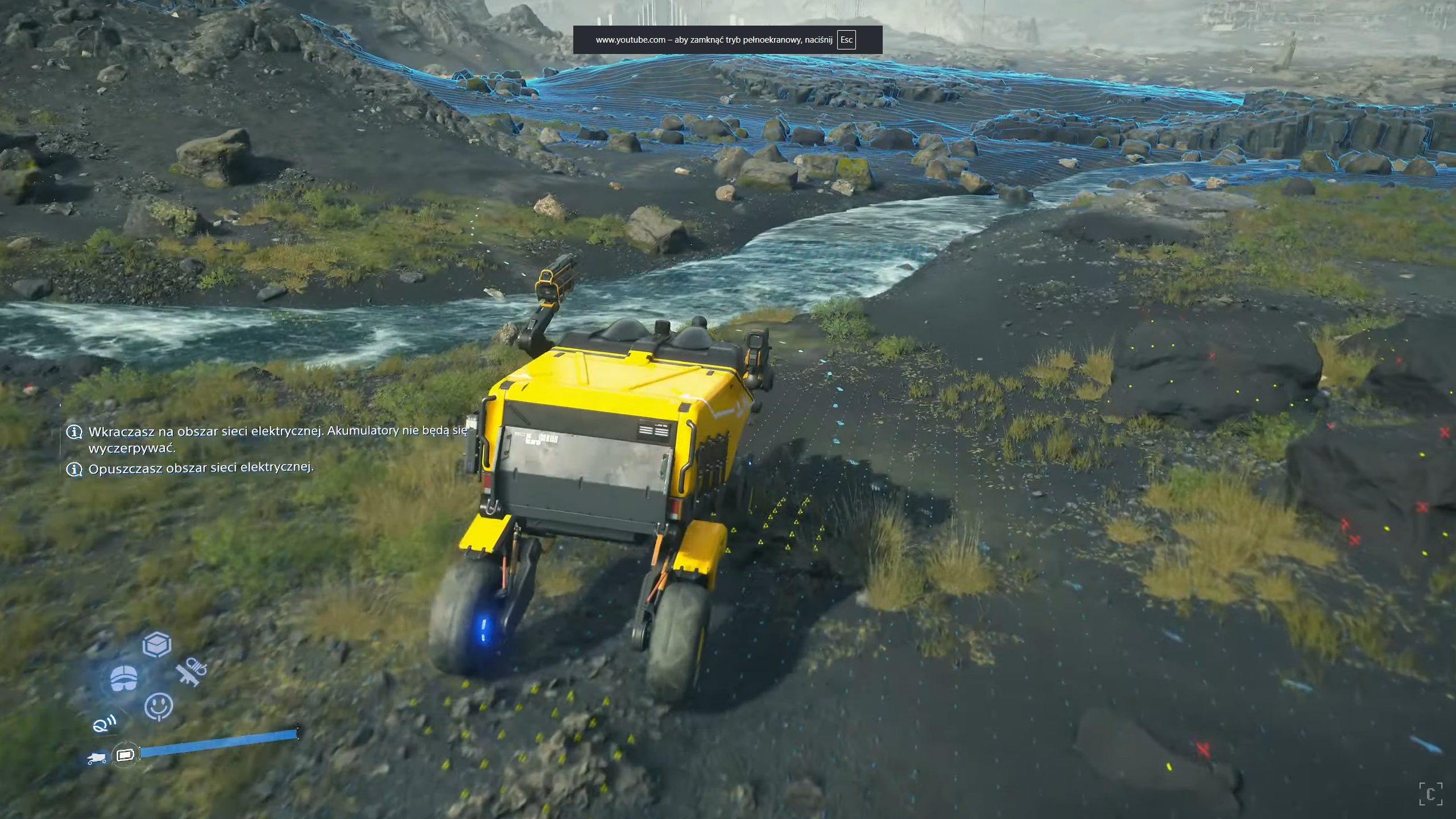Click the vehicle status icon
Viewport: 1456px width, 819px height.
click(97, 758)
